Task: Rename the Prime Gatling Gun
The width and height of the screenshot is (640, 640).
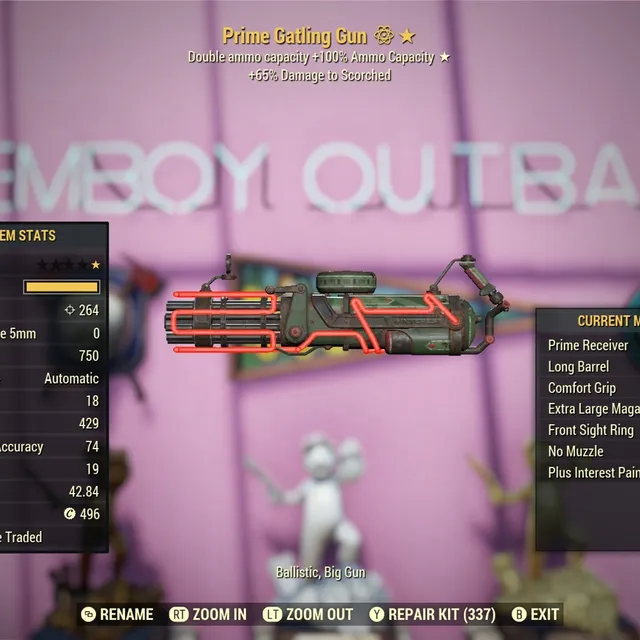Action: tap(117, 614)
